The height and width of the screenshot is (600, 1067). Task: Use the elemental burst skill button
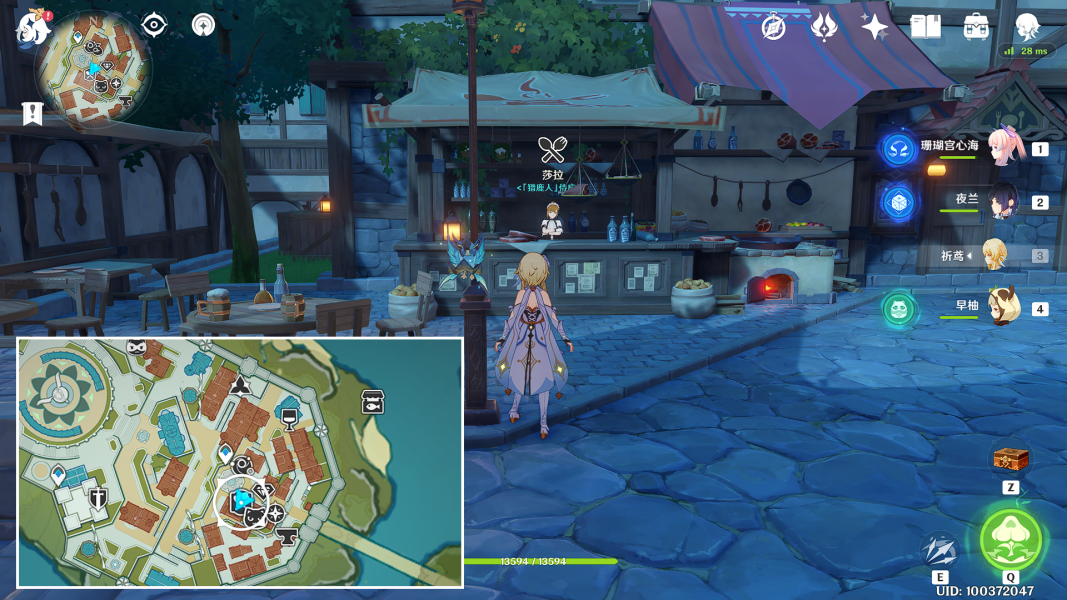1011,540
